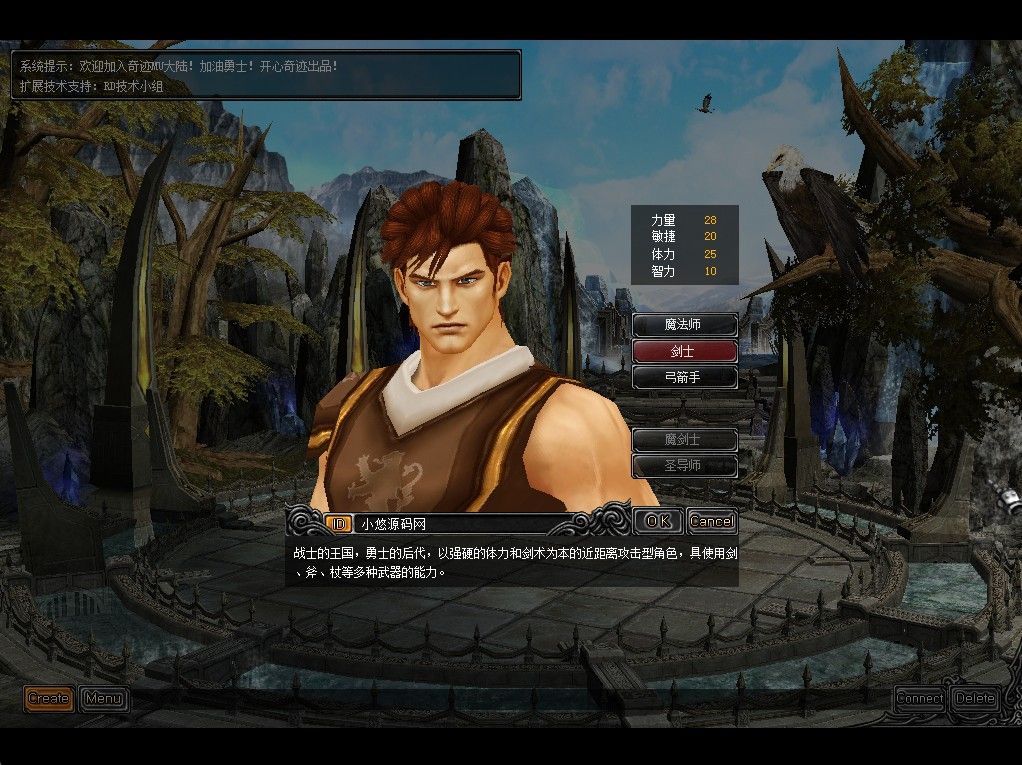Open the Menu button
Viewport: 1022px width, 765px height.
[103, 698]
